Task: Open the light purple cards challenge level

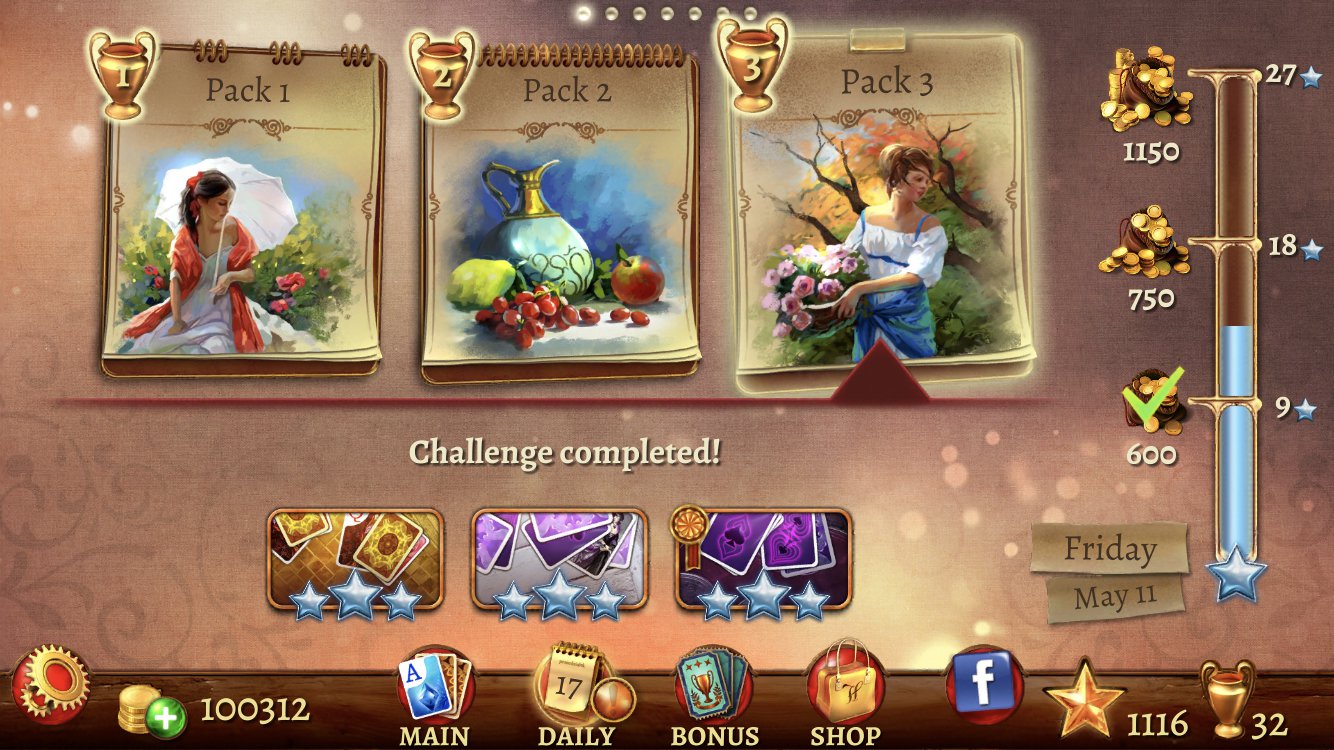Action: 559,558
